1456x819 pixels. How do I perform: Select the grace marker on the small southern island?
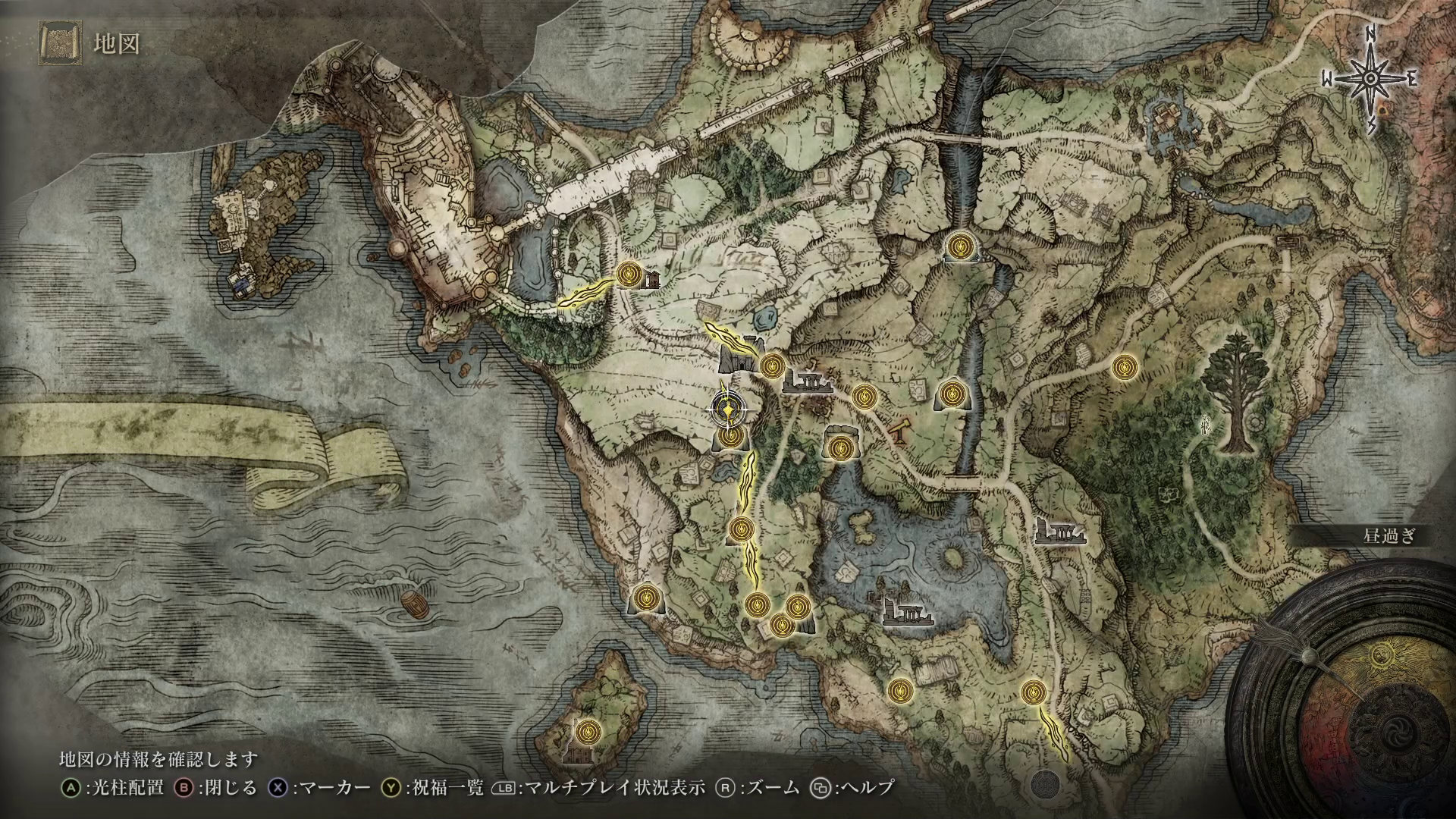[x=588, y=732]
